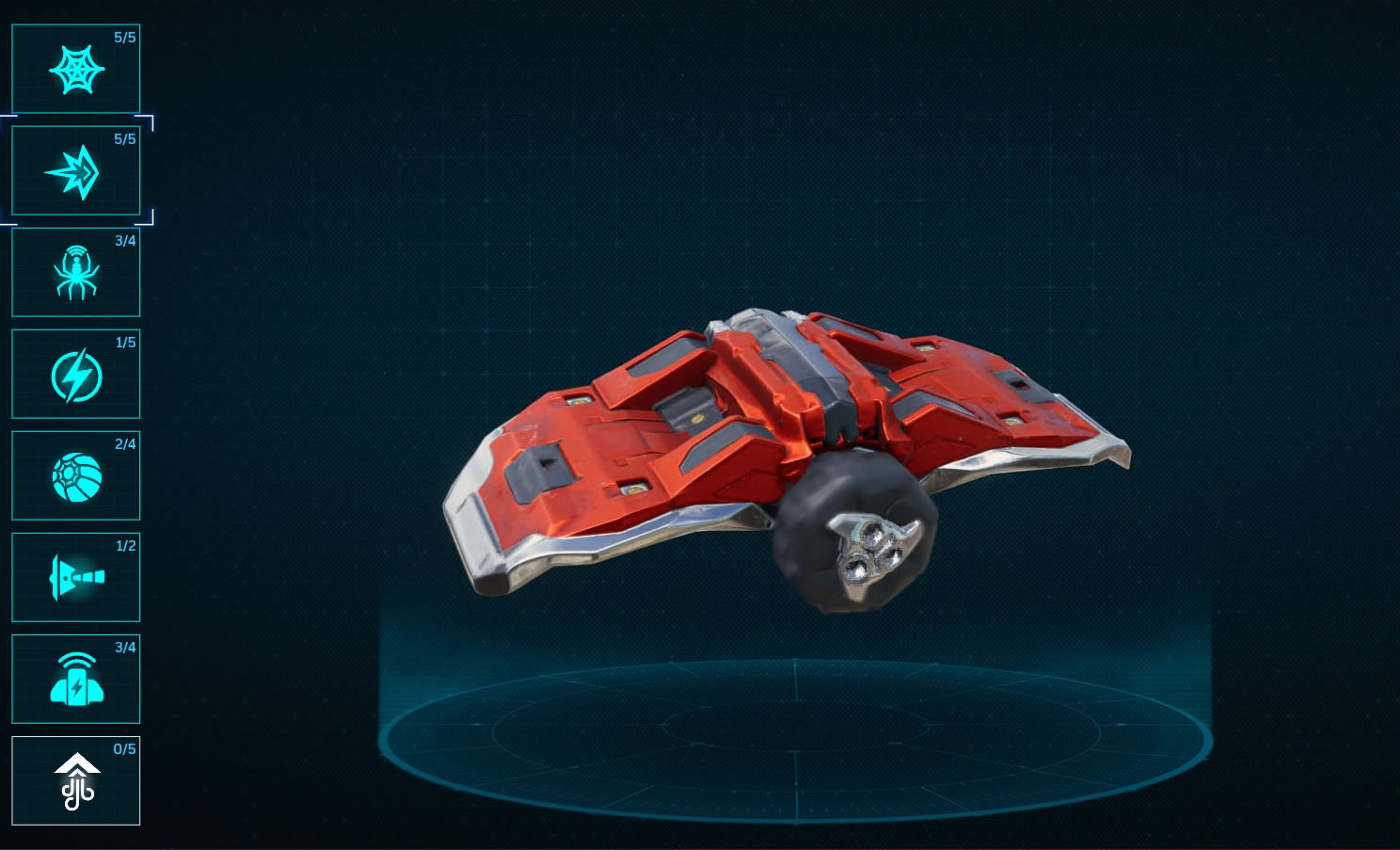Select the burst attack upgrade icon
Viewport: 1400px width, 850px height.
(x=75, y=171)
